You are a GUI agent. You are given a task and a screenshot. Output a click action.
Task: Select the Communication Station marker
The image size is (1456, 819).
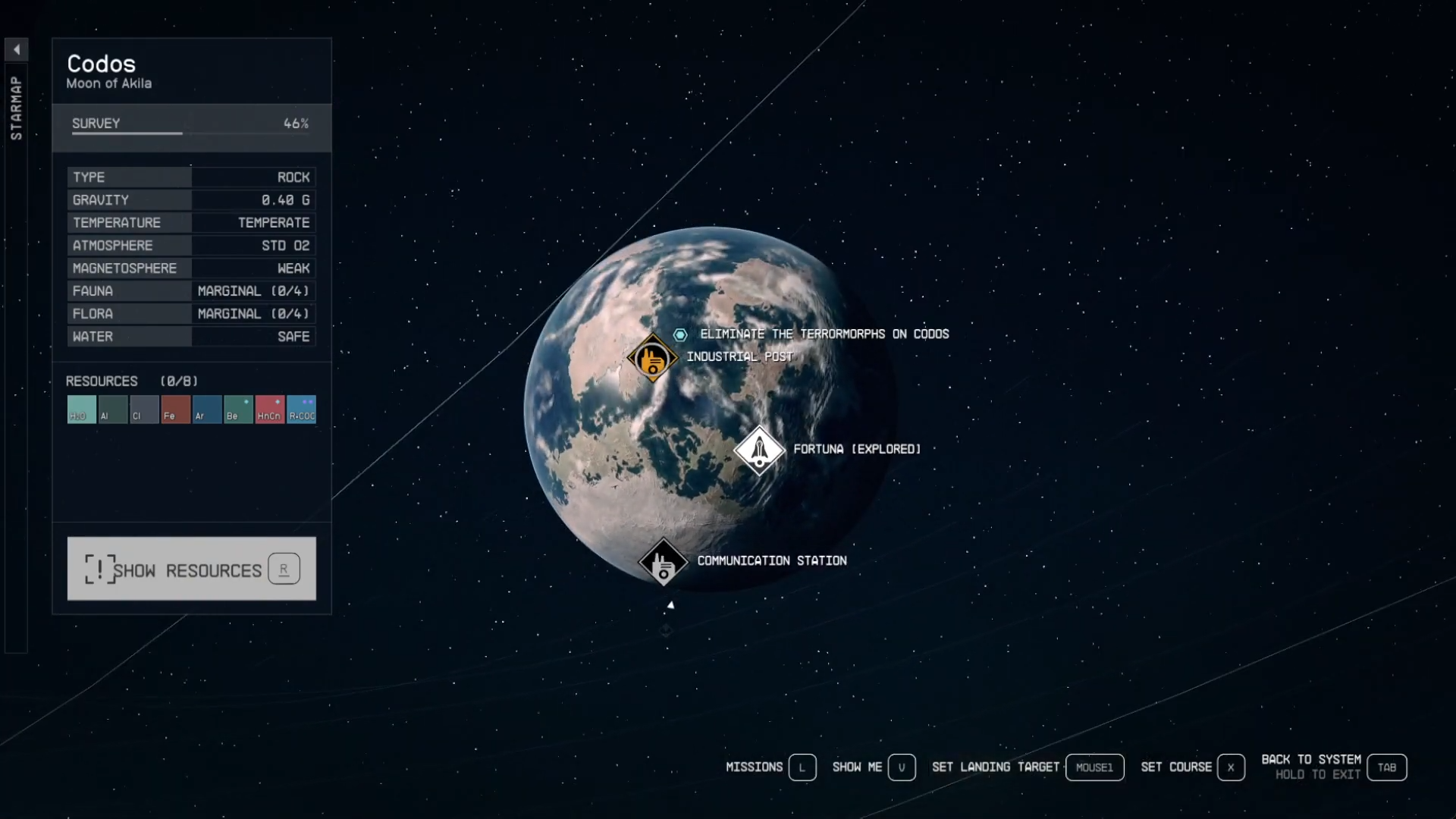pos(664,563)
